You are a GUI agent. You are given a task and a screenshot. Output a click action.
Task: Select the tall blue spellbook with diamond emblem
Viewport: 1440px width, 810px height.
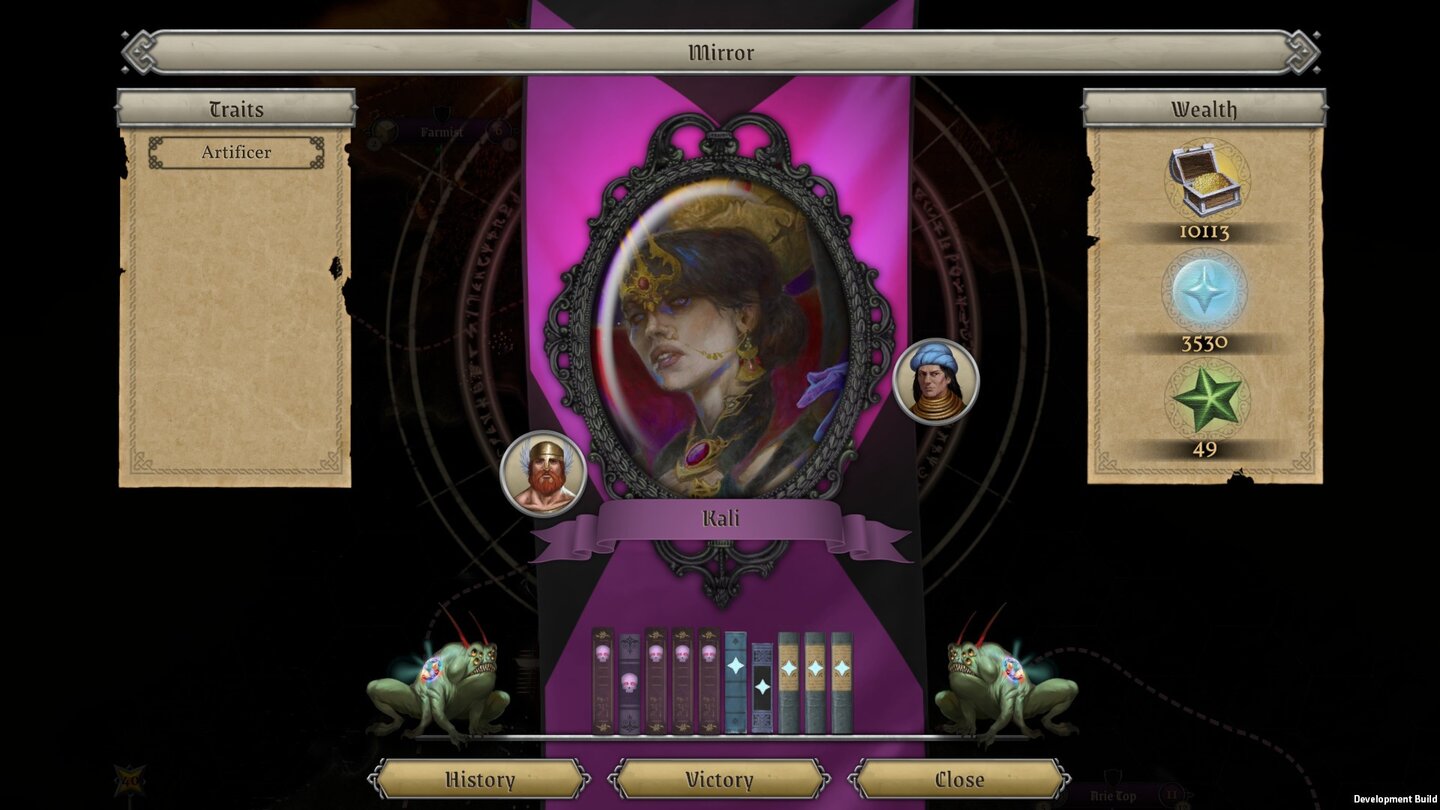(735, 680)
